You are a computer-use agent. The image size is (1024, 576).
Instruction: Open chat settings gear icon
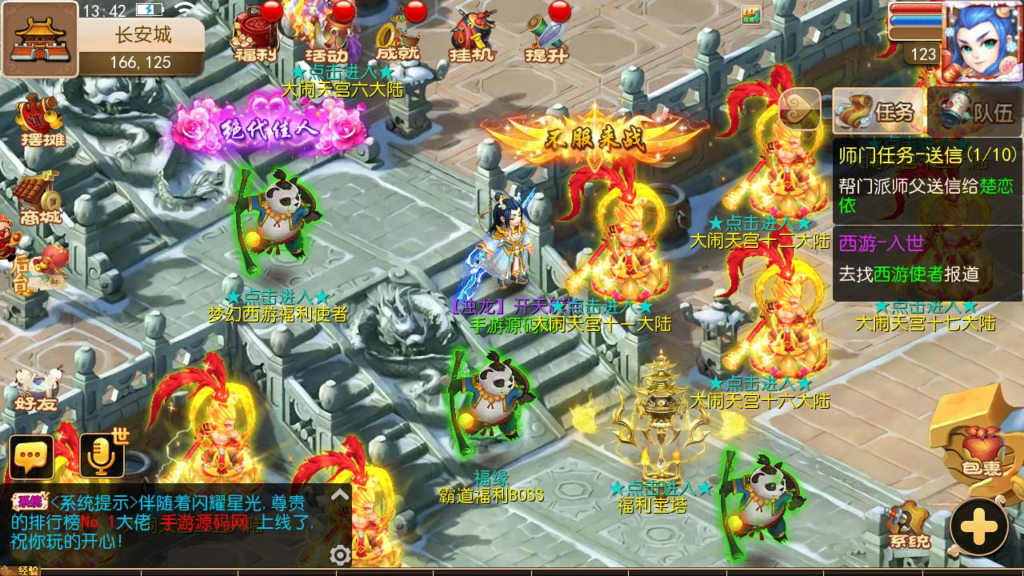pos(340,554)
